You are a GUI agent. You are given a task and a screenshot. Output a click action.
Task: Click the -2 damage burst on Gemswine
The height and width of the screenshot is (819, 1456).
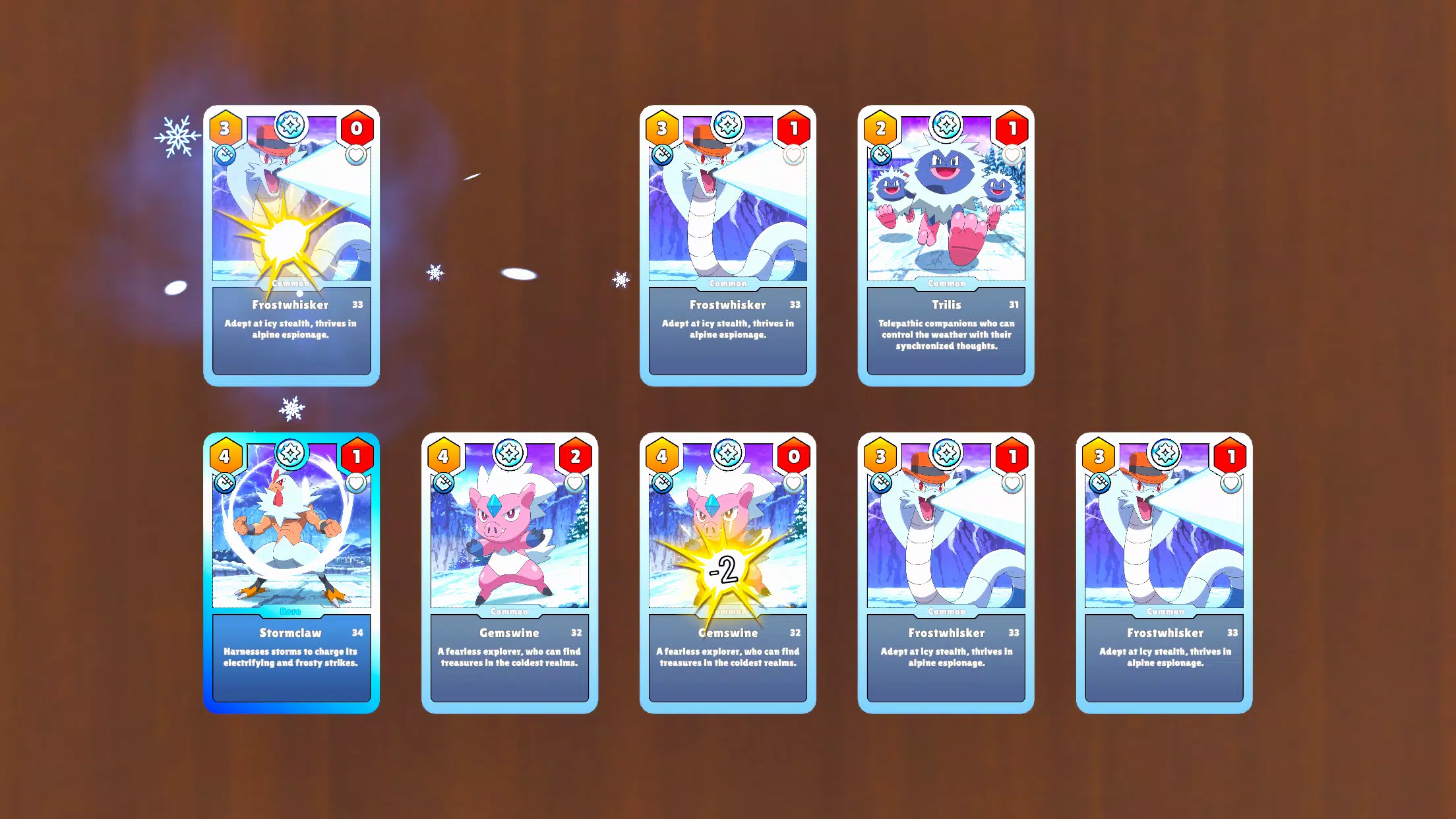click(x=725, y=572)
